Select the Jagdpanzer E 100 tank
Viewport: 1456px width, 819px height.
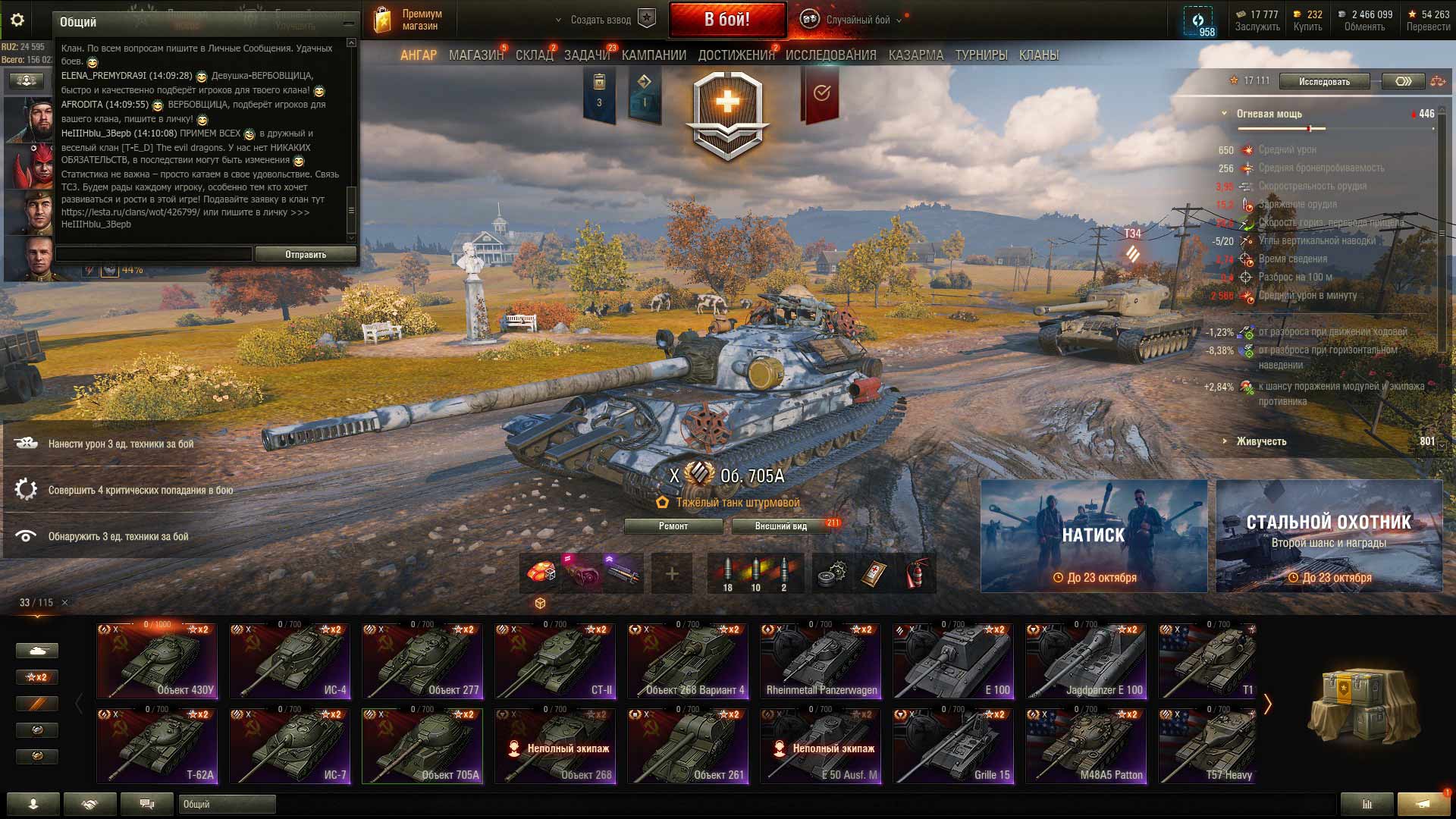1086,661
